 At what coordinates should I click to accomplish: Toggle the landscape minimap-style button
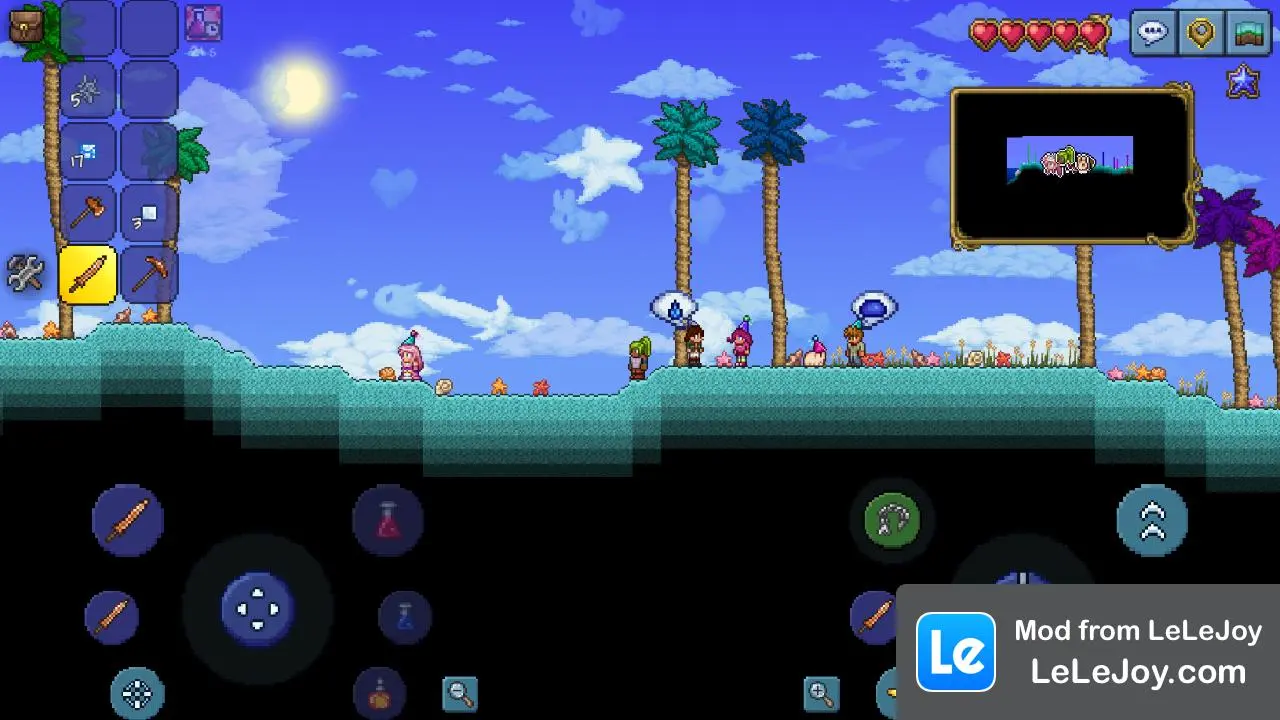click(1246, 32)
